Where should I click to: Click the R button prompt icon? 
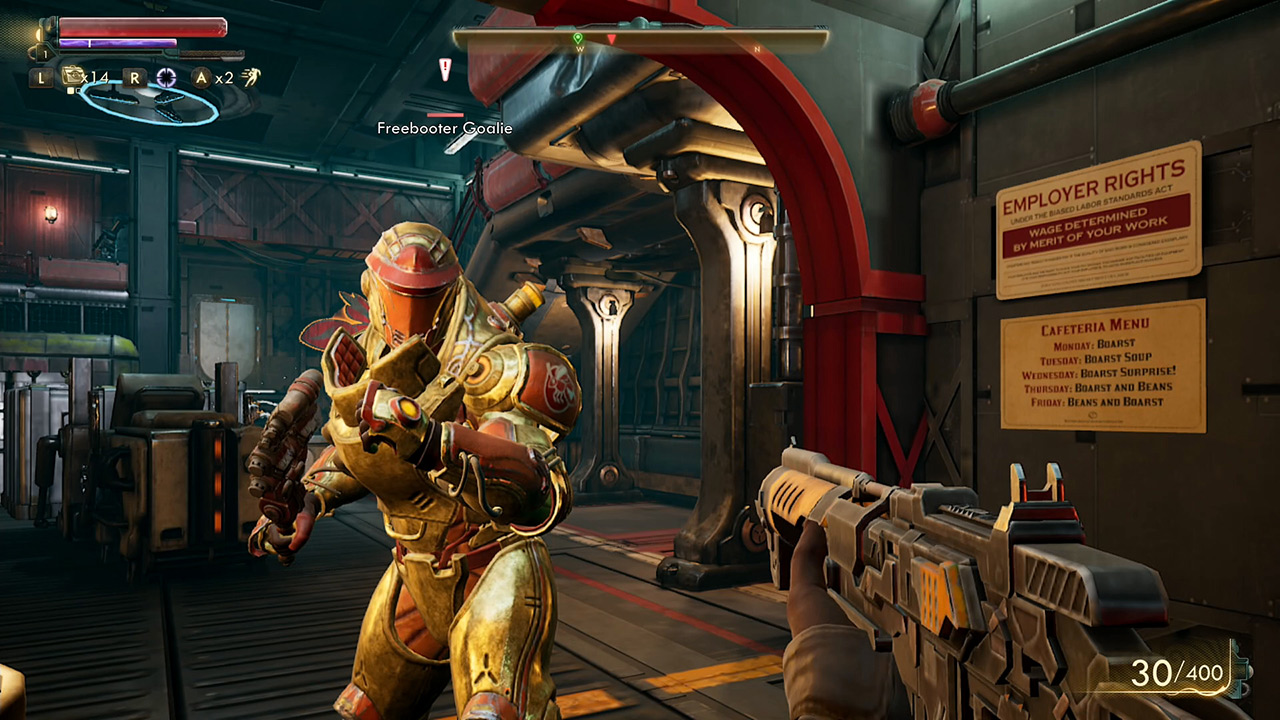tap(134, 77)
